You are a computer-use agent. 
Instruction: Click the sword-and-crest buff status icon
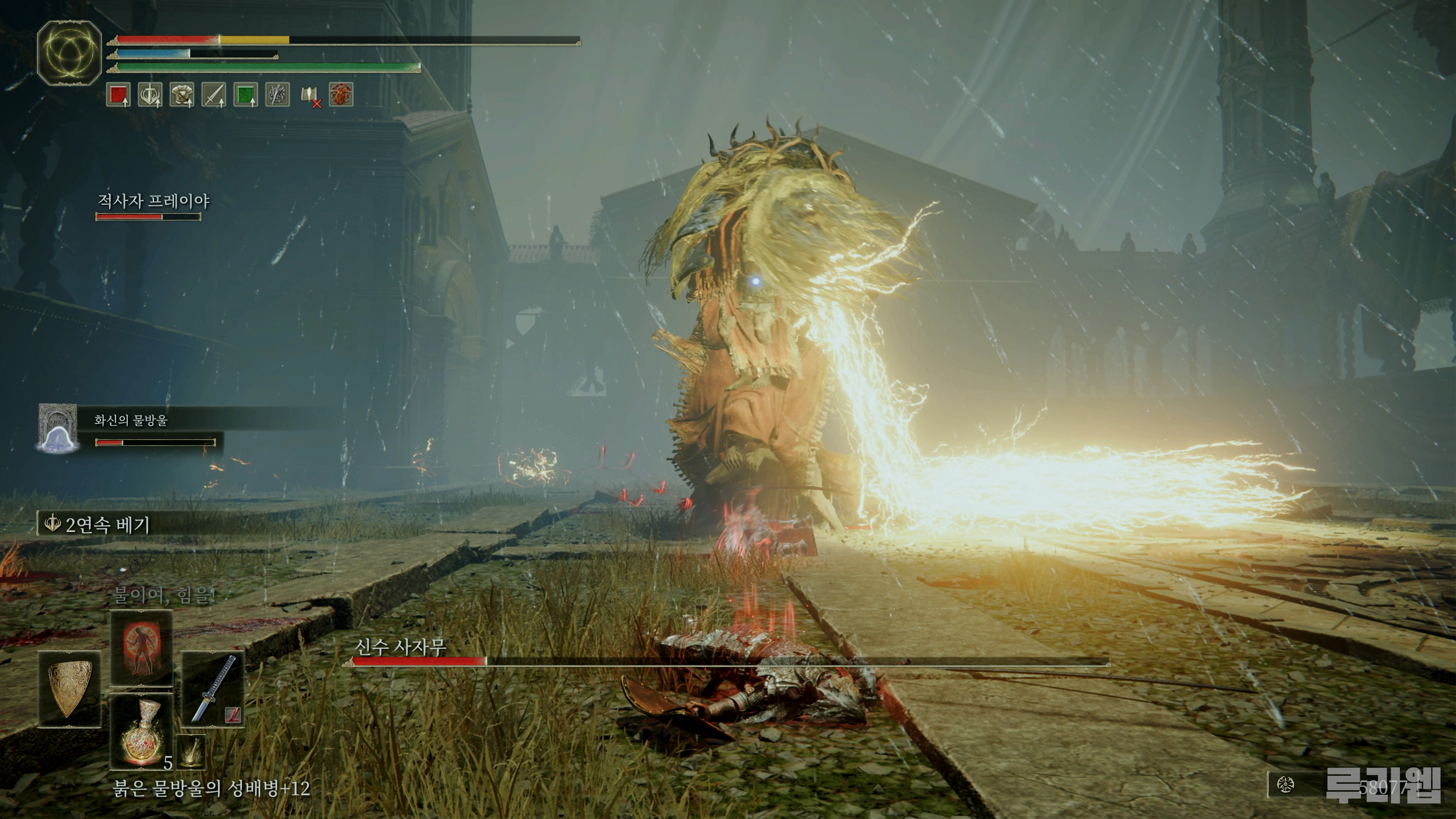150,94
